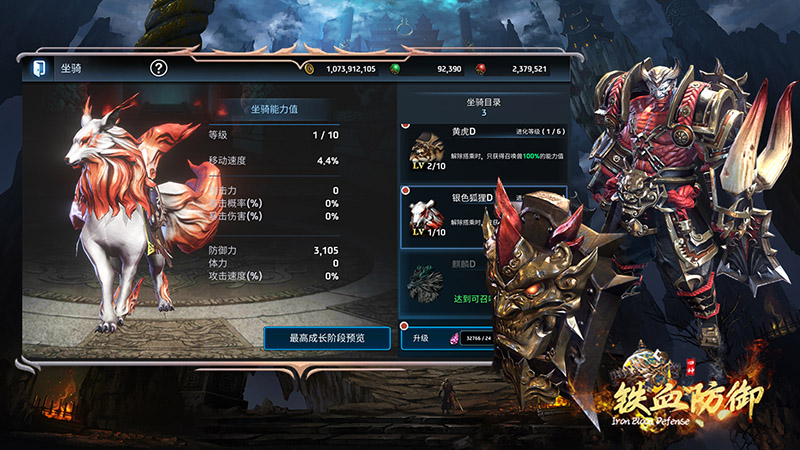
Task: Select the 黄虎D mount entry
Action: tap(484, 150)
